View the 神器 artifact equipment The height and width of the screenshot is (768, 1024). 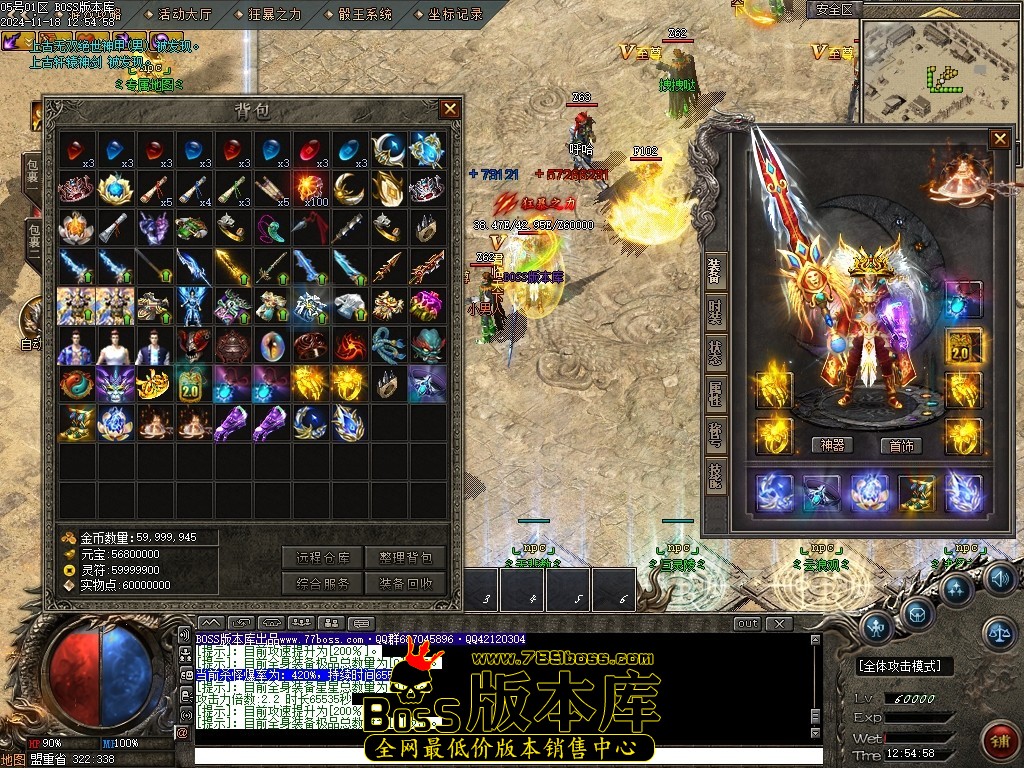pos(831,446)
